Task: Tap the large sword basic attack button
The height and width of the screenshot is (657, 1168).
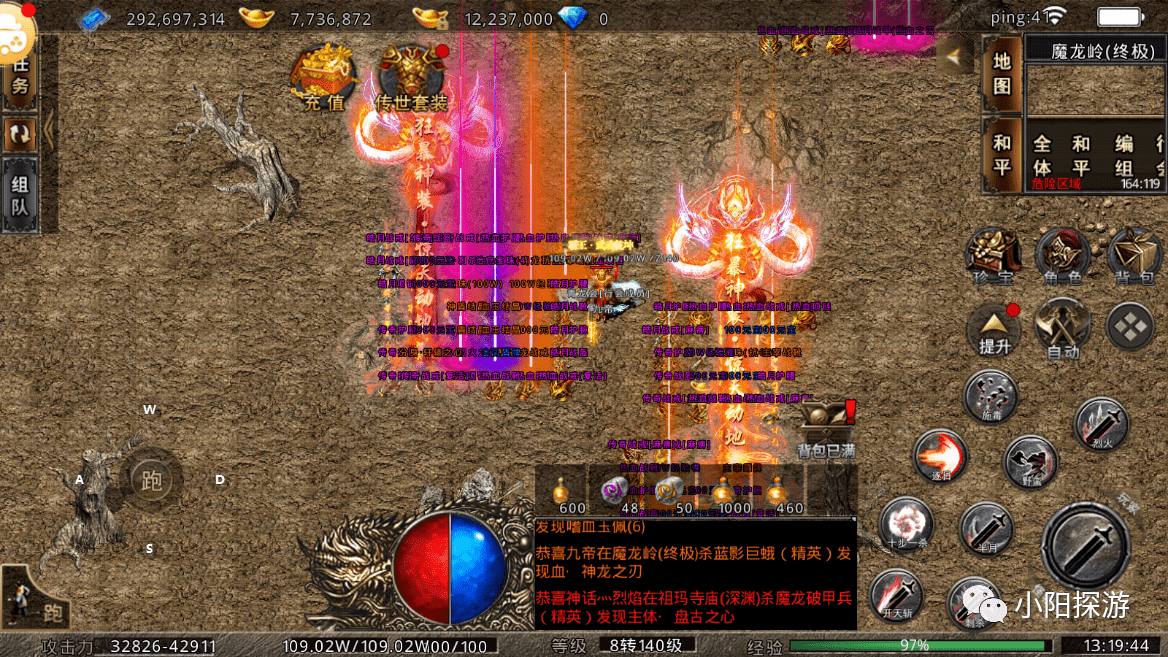Action: pos(1085,545)
